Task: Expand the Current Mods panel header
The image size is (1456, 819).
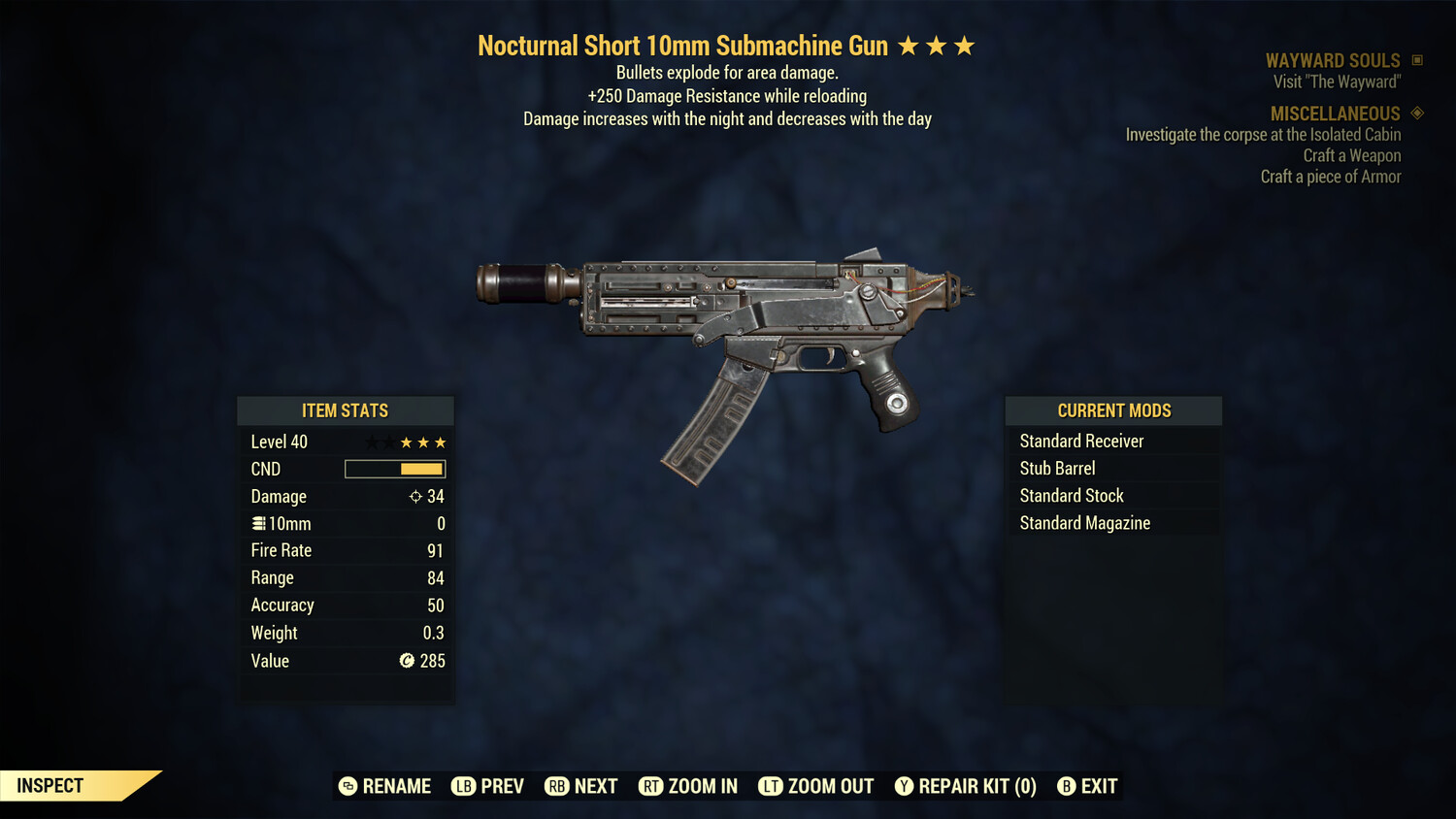Action: [1113, 410]
